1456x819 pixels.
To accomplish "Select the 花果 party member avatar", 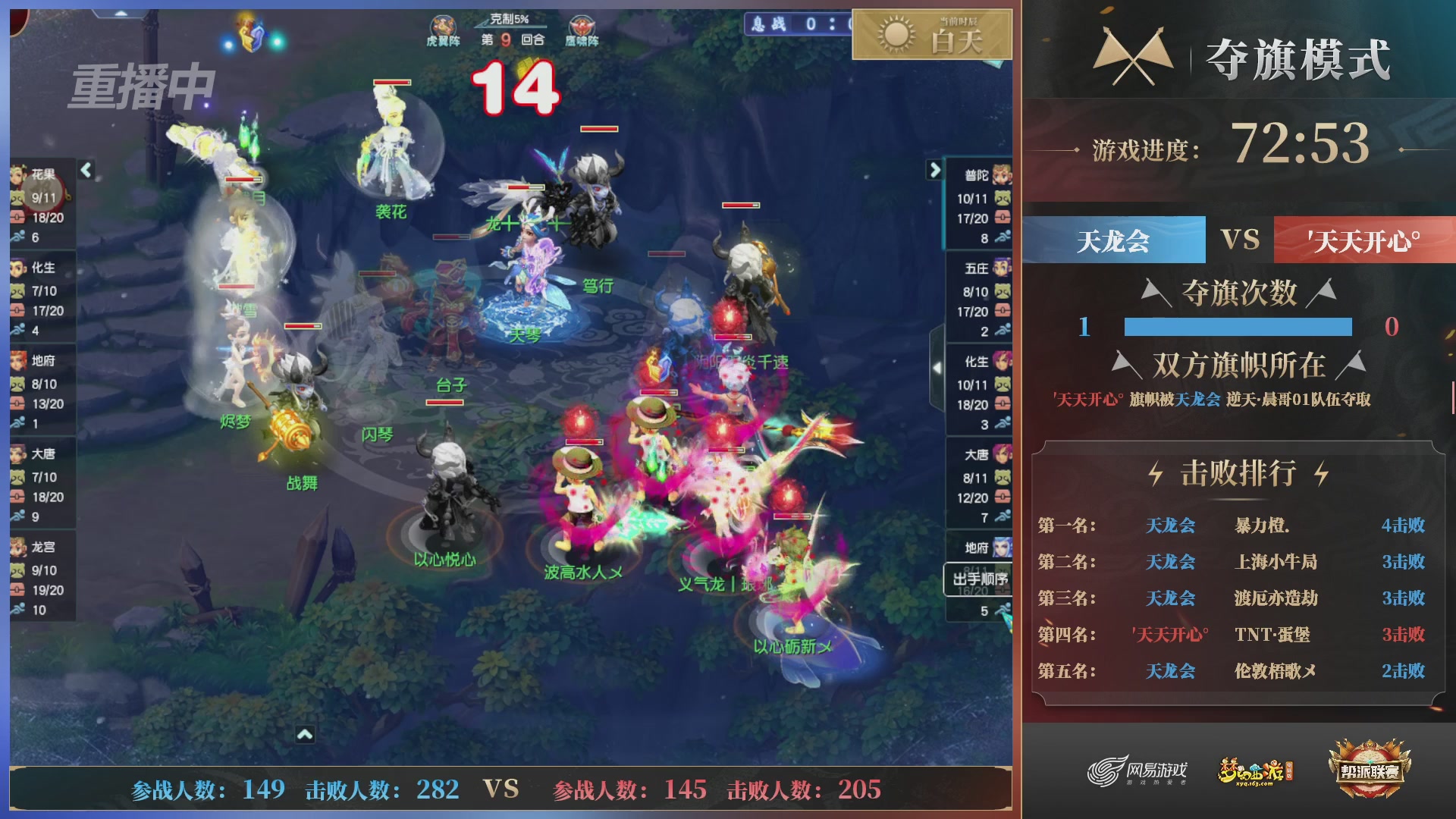I will pyautogui.click(x=17, y=174).
